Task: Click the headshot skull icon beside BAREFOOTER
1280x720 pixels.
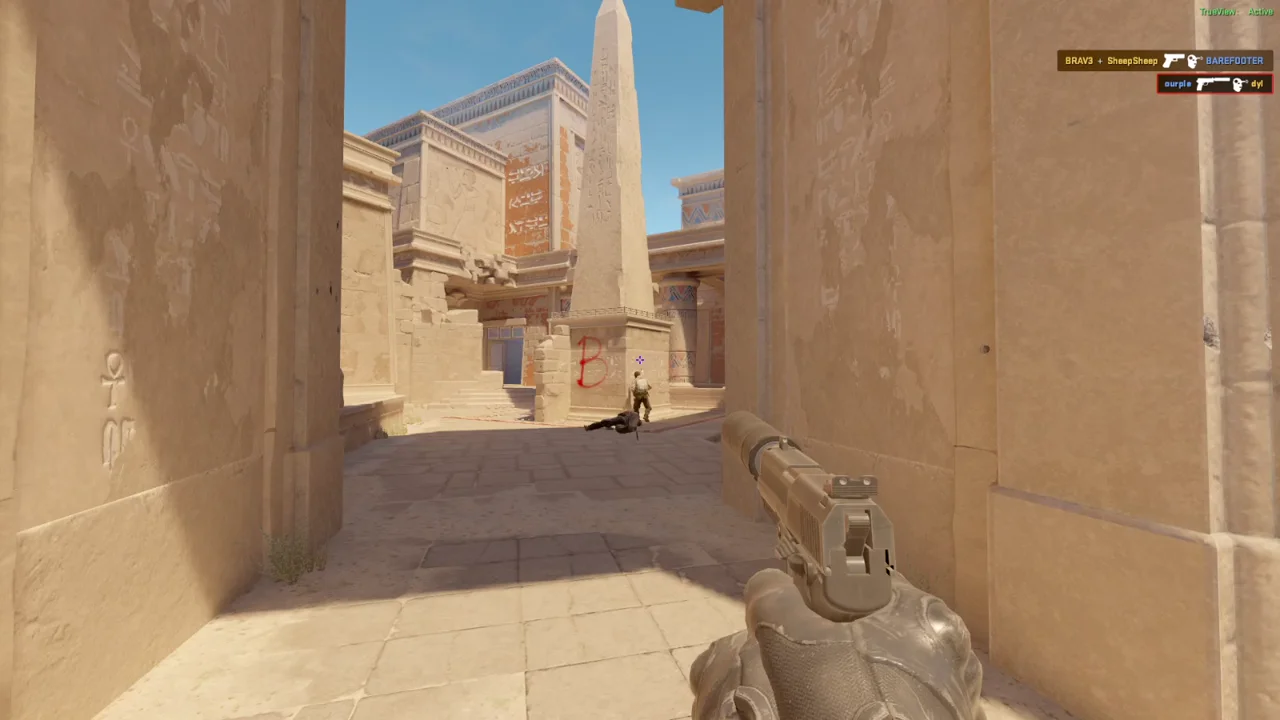Action: tap(1193, 60)
